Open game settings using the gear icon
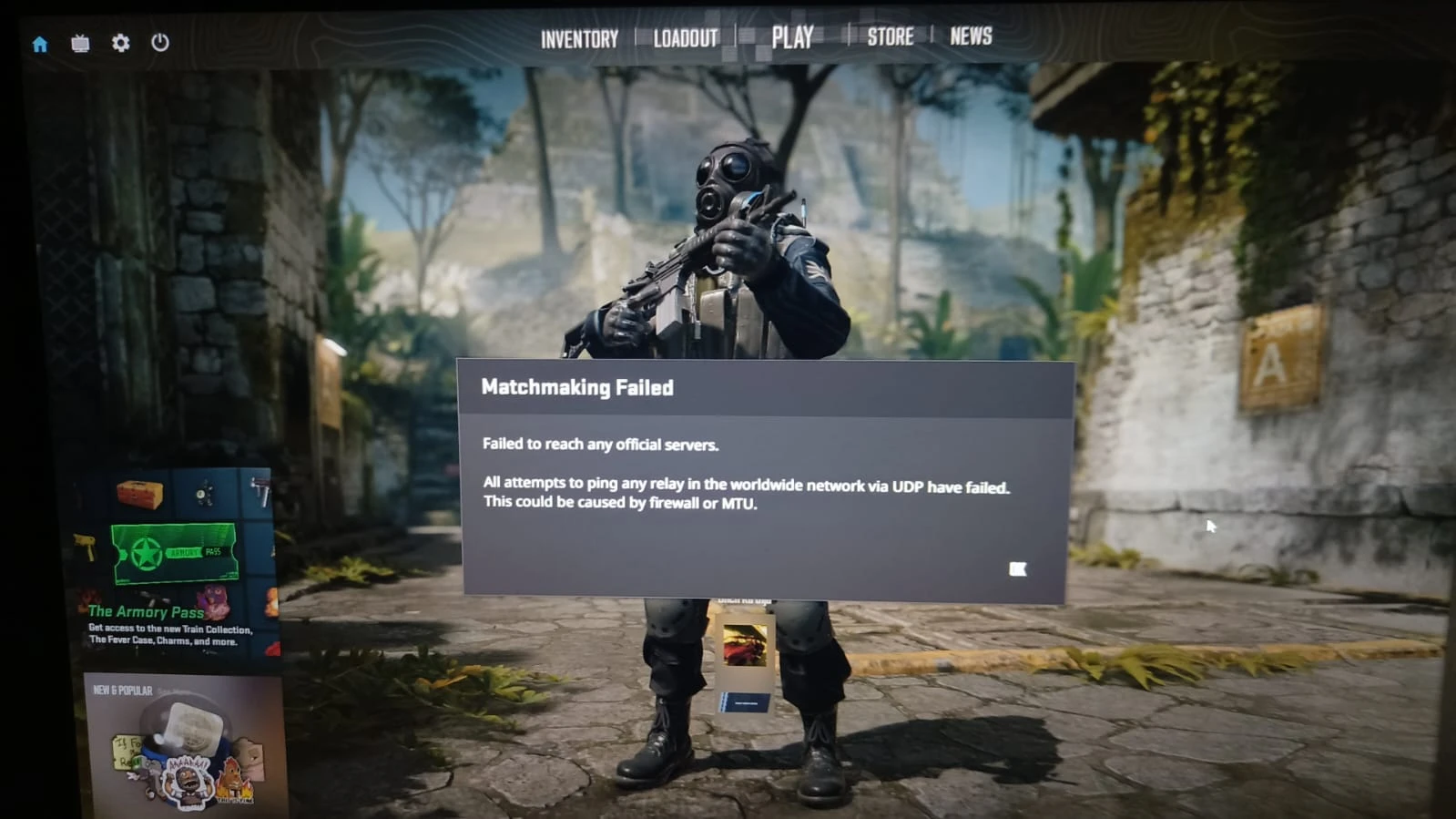 pos(120,42)
